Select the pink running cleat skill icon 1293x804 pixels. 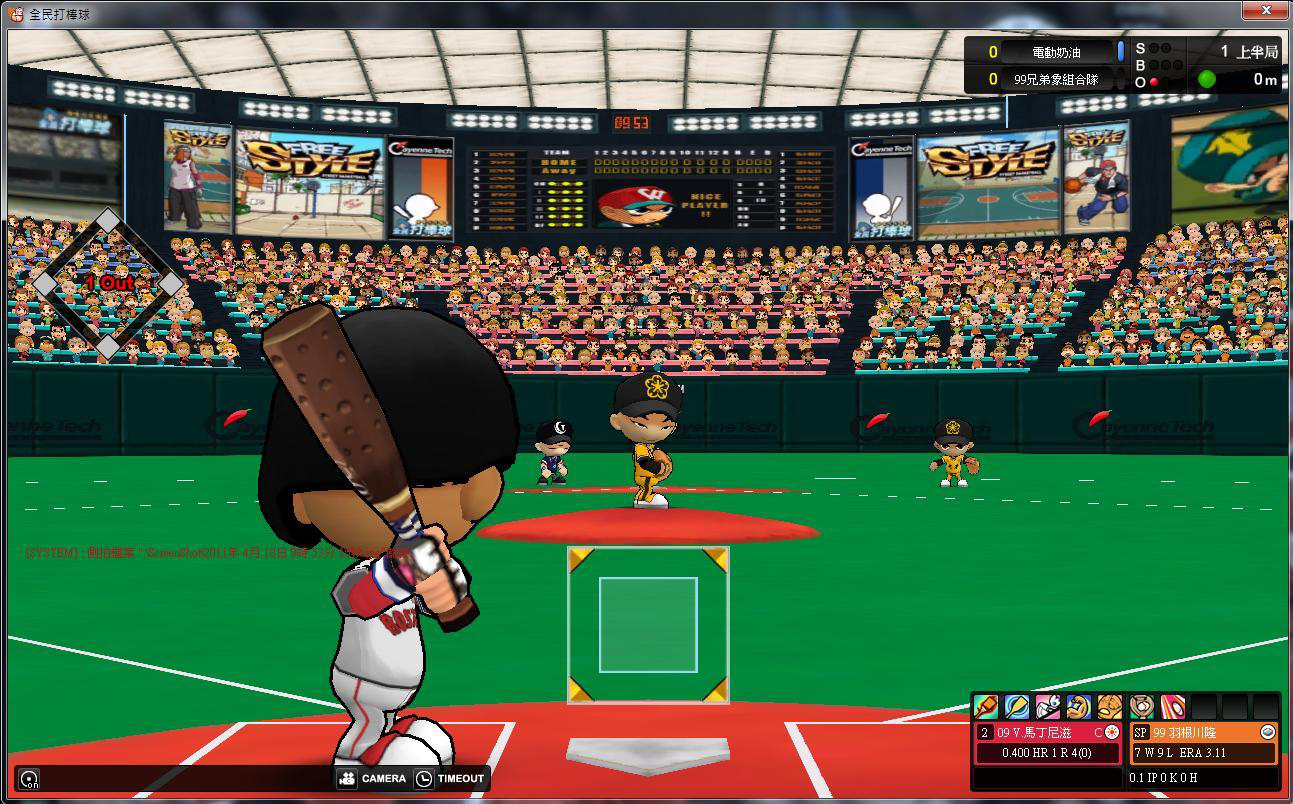tap(1048, 707)
